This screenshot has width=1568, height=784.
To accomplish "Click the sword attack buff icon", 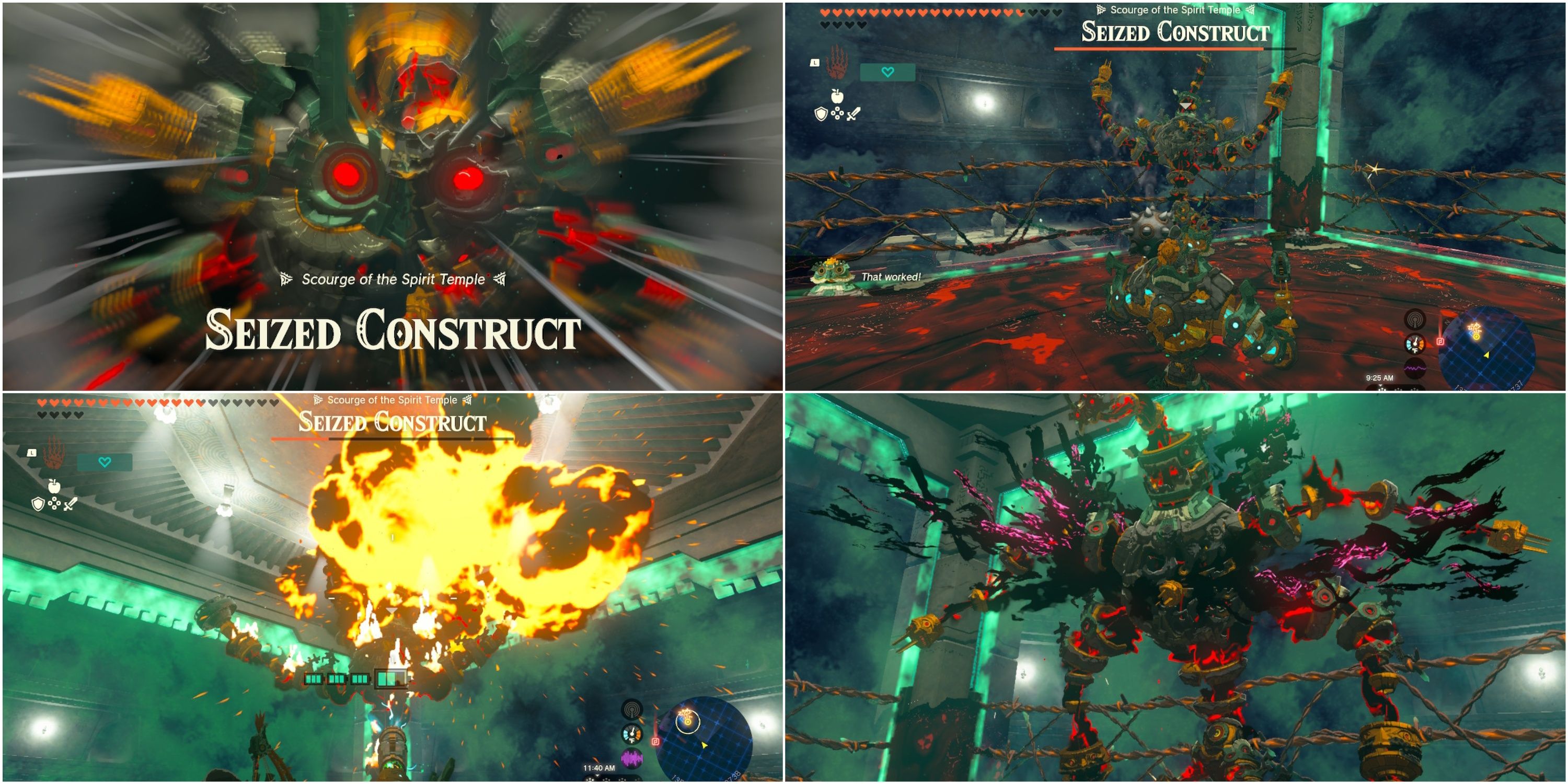I will tap(854, 114).
